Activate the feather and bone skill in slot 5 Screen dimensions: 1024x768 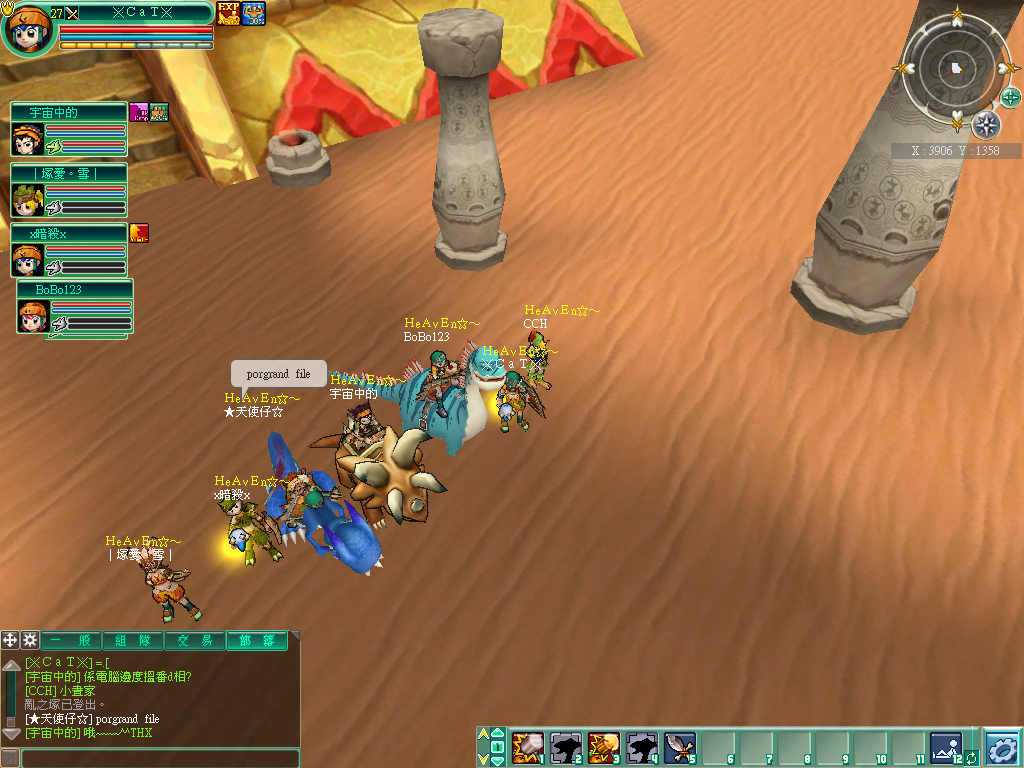click(680, 747)
